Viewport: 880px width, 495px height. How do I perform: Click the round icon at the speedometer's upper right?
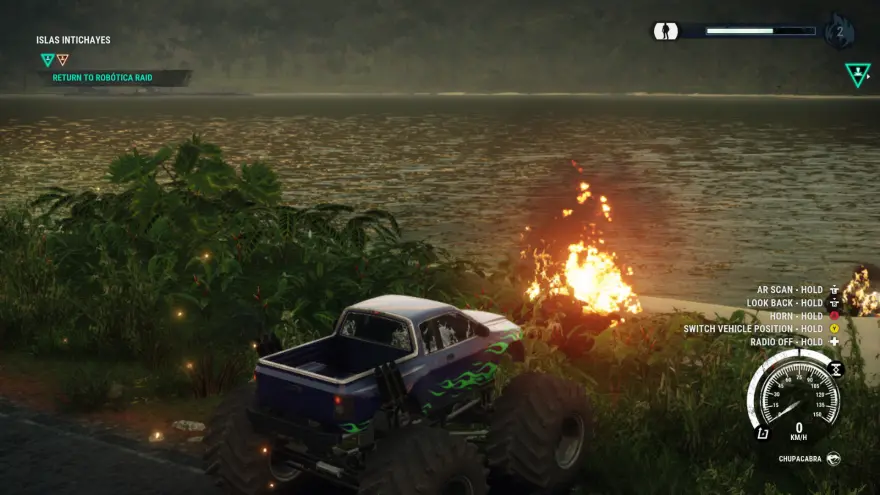pos(836,369)
